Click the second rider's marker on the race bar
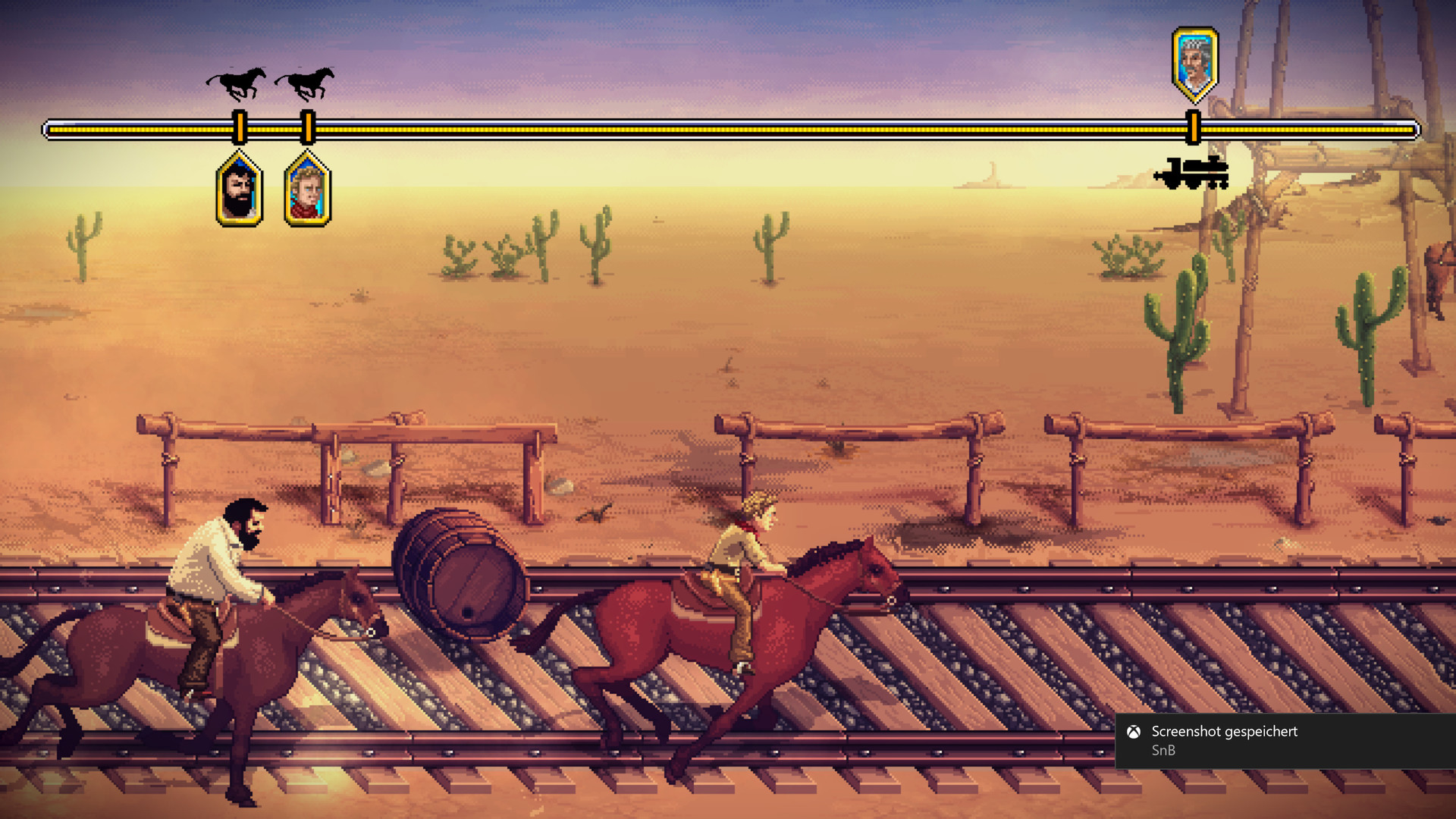This screenshot has height=819, width=1456. click(x=308, y=126)
